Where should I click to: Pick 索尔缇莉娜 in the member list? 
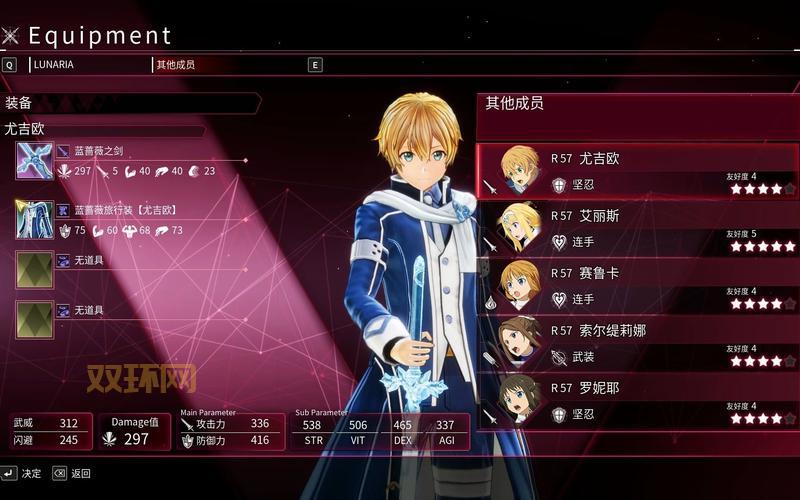coord(637,342)
